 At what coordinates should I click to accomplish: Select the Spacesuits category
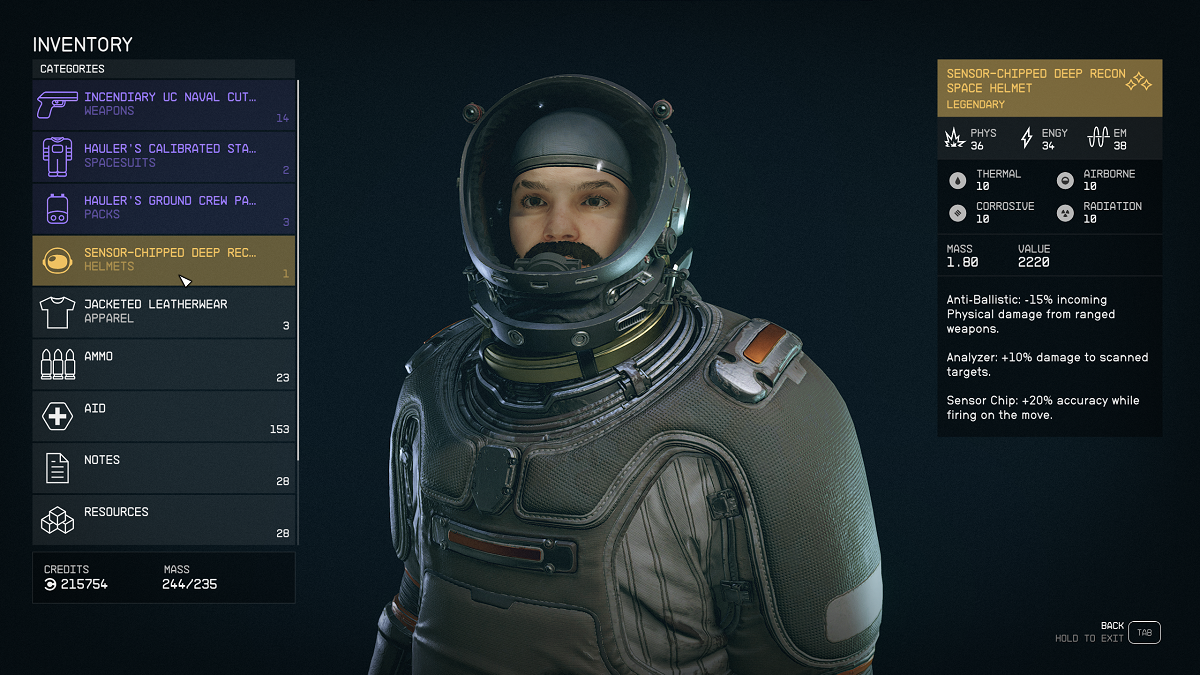[164, 156]
